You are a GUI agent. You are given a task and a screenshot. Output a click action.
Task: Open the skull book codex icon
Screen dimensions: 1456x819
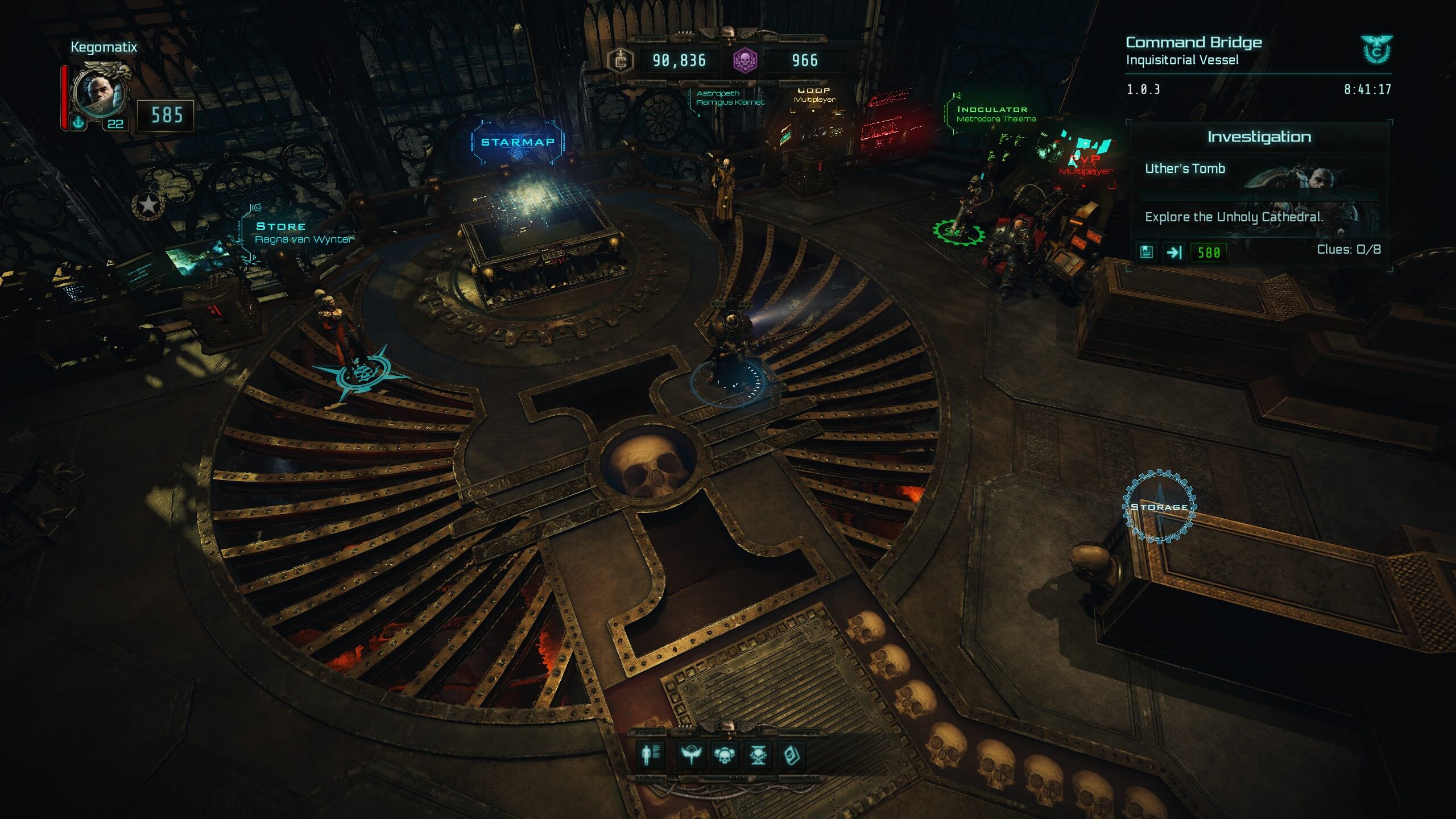tap(791, 755)
